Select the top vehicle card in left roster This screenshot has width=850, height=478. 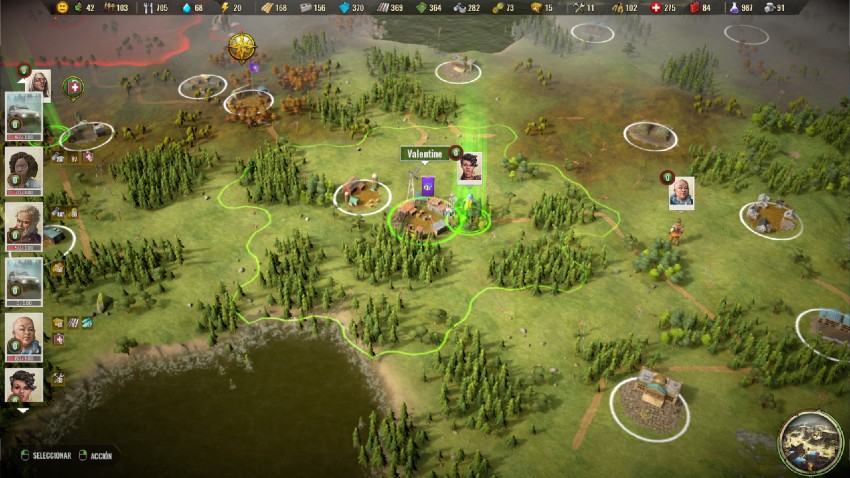[x=24, y=114]
